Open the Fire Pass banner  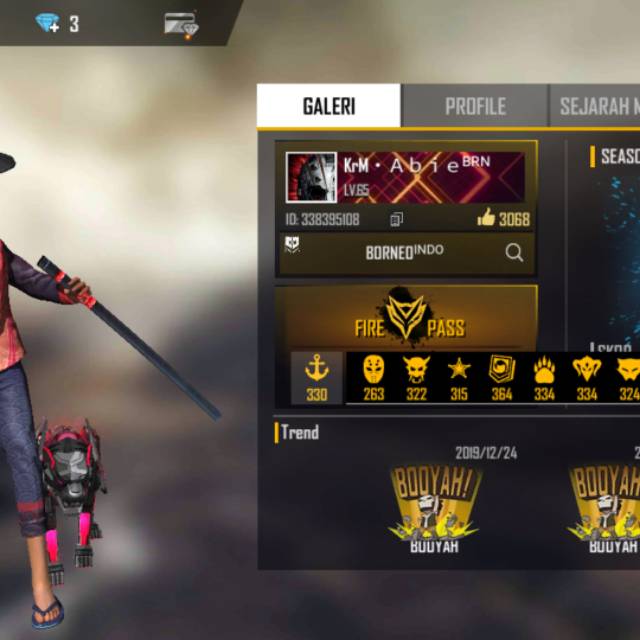click(408, 317)
